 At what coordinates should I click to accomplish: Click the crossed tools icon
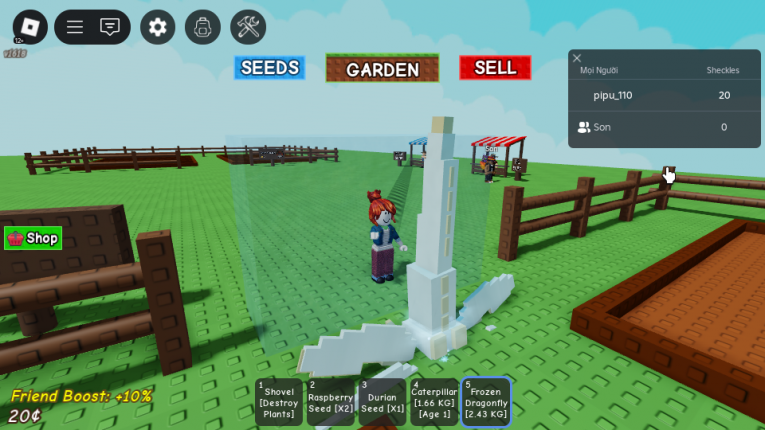(x=248, y=27)
